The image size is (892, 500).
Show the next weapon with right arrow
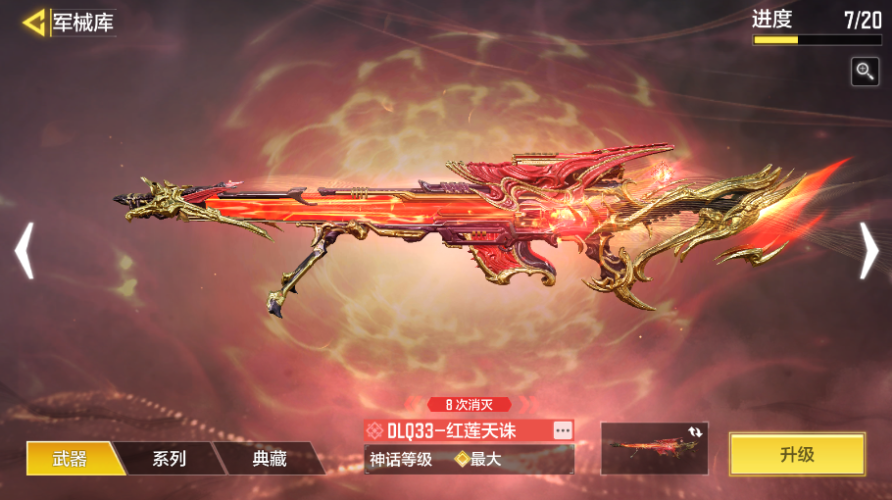868,250
